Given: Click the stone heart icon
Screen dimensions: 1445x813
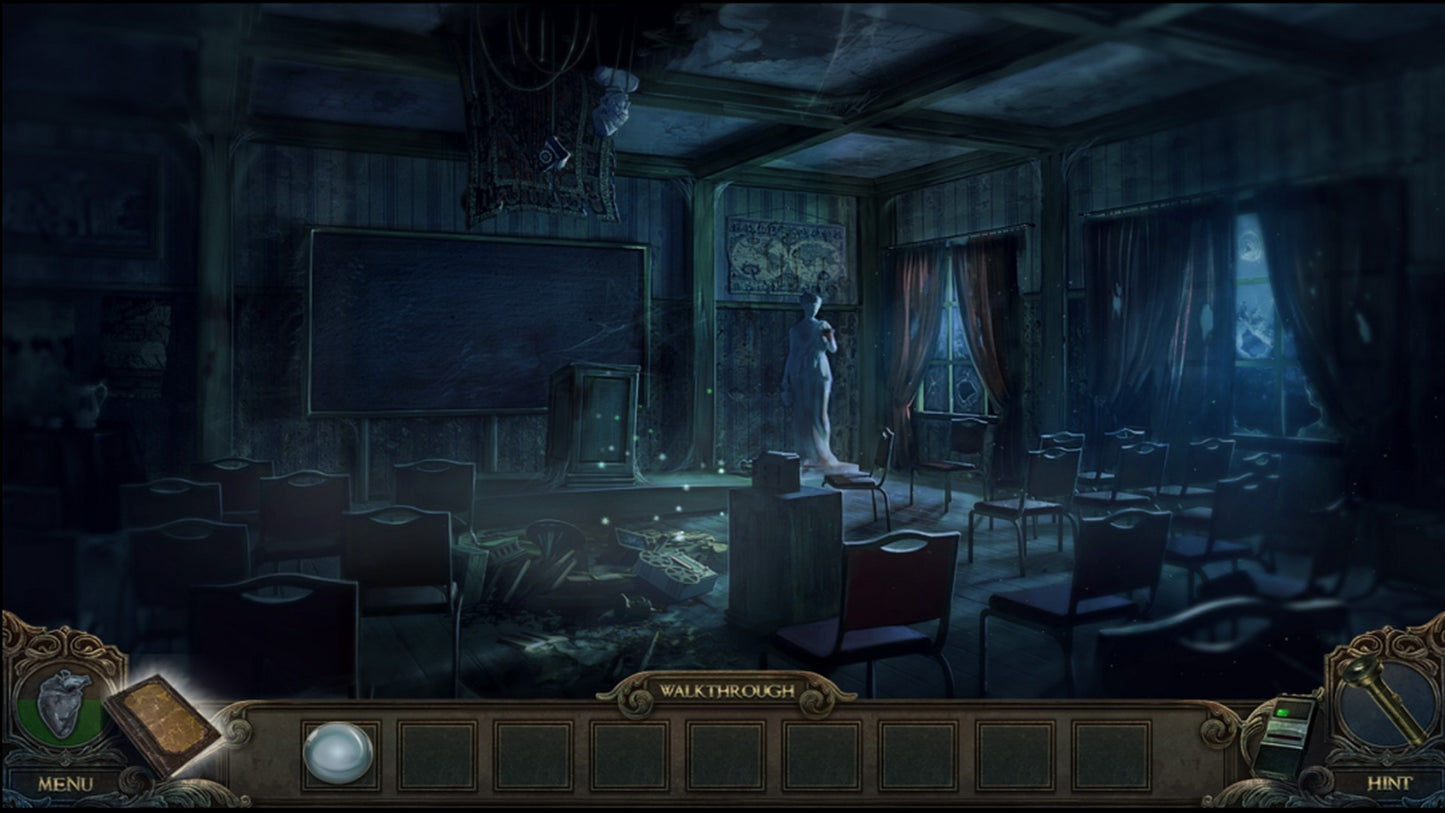Looking at the screenshot, I should [x=65, y=702].
